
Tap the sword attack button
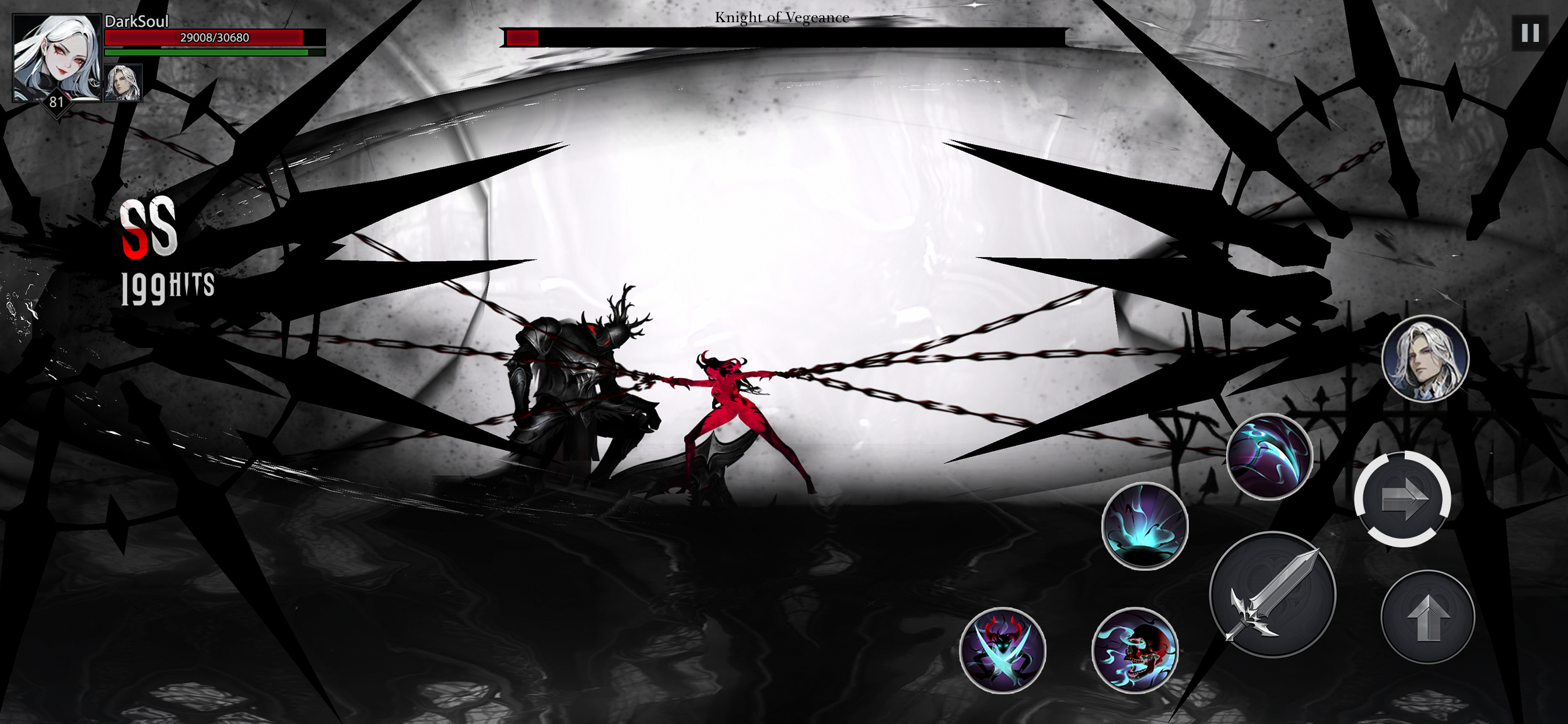tap(1275, 598)
